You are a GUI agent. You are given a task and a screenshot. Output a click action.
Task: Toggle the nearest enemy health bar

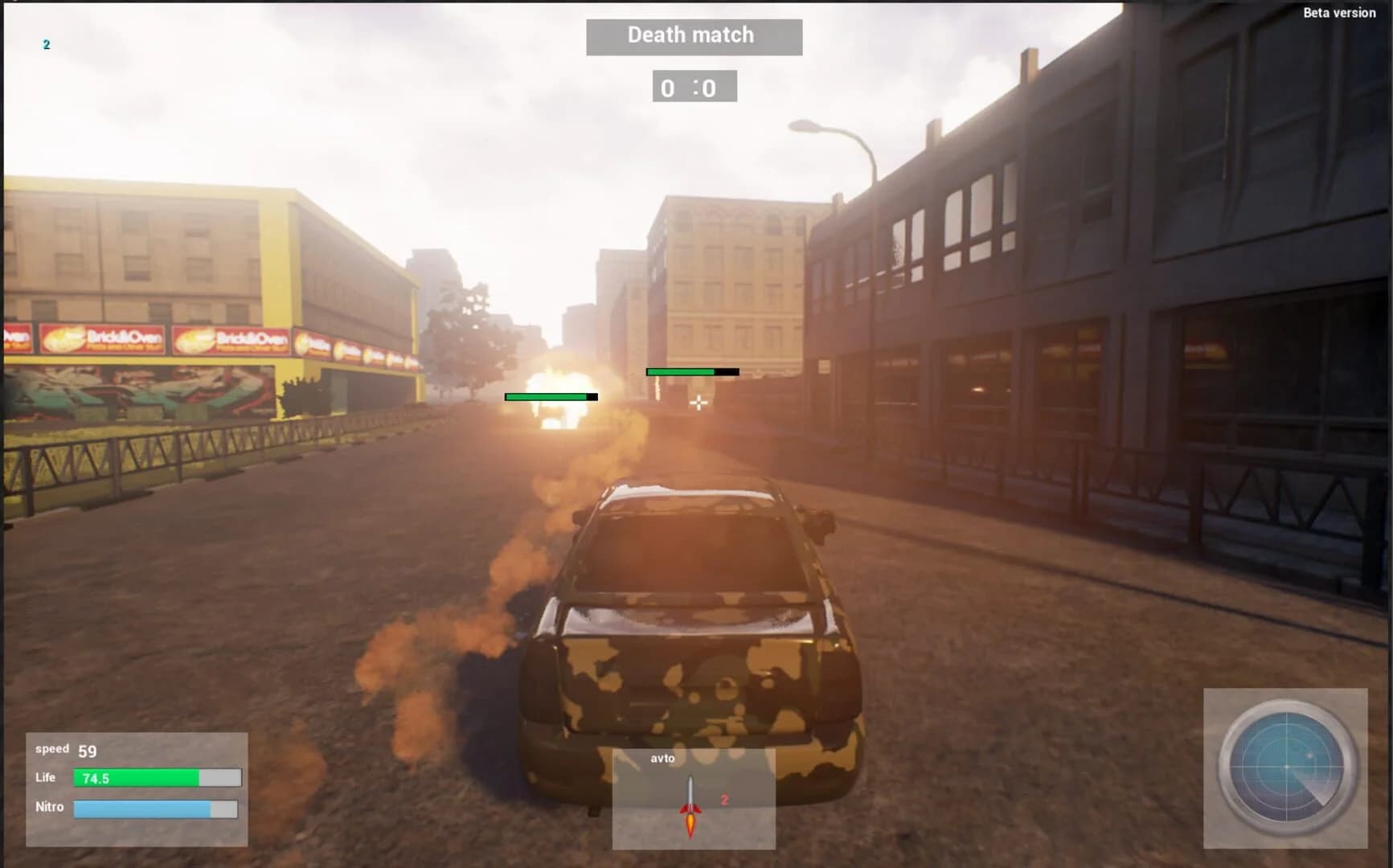[x=549, y=397]
